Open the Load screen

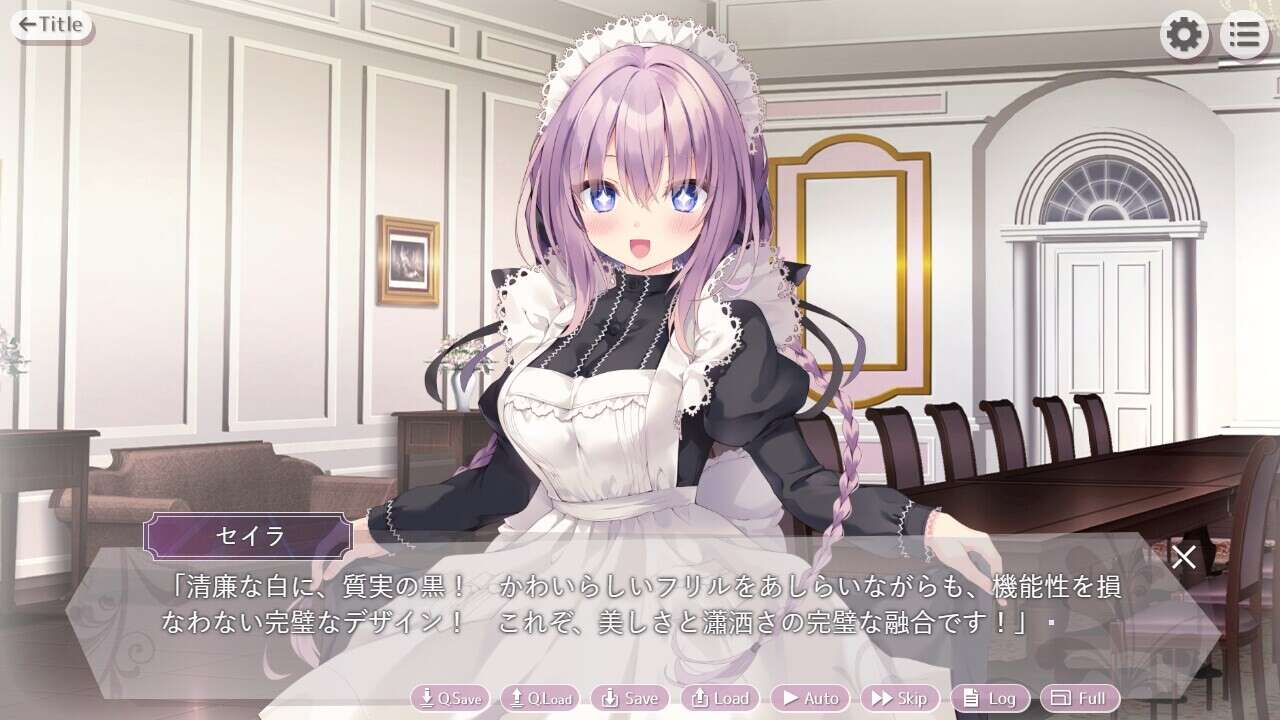point(720,698)
